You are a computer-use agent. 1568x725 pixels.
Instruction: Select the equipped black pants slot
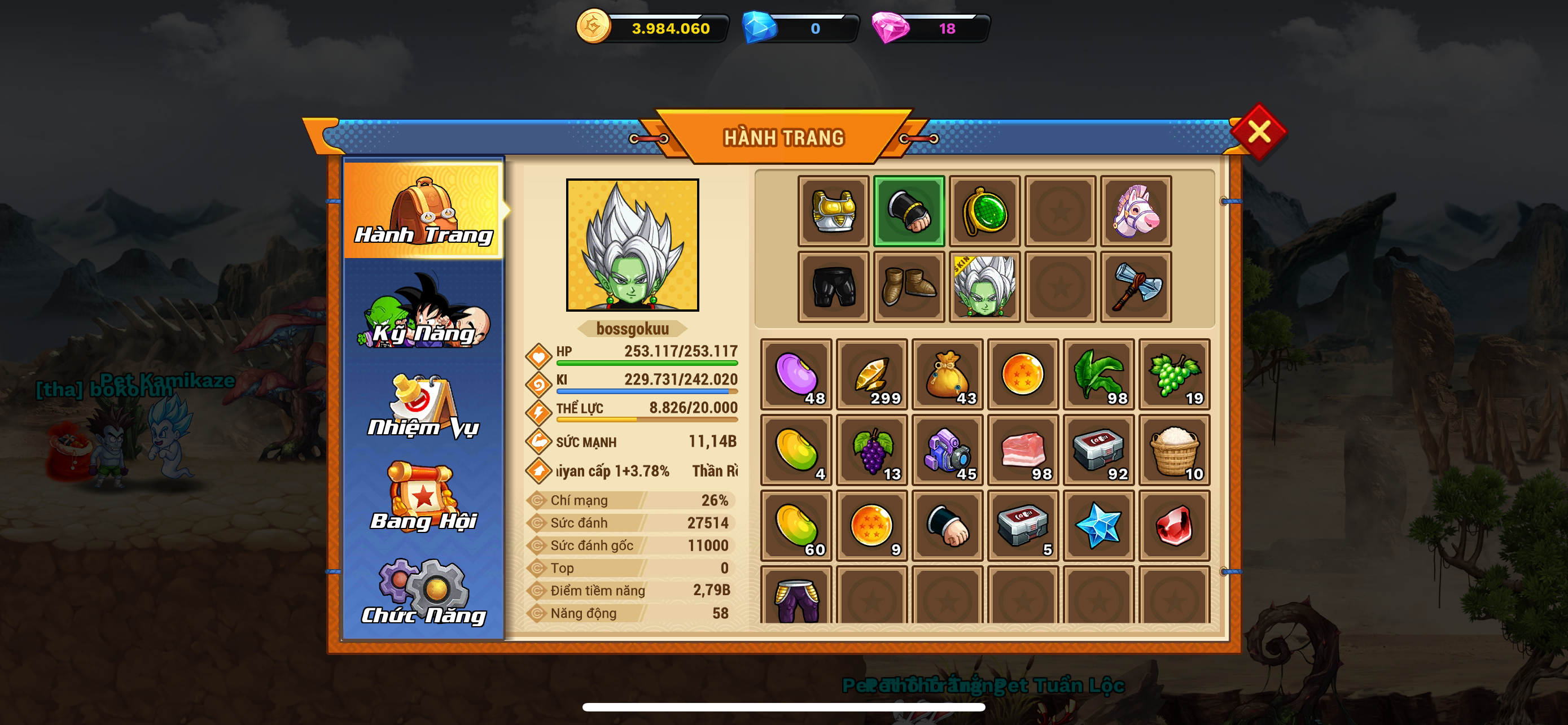(x=833, y=287)
